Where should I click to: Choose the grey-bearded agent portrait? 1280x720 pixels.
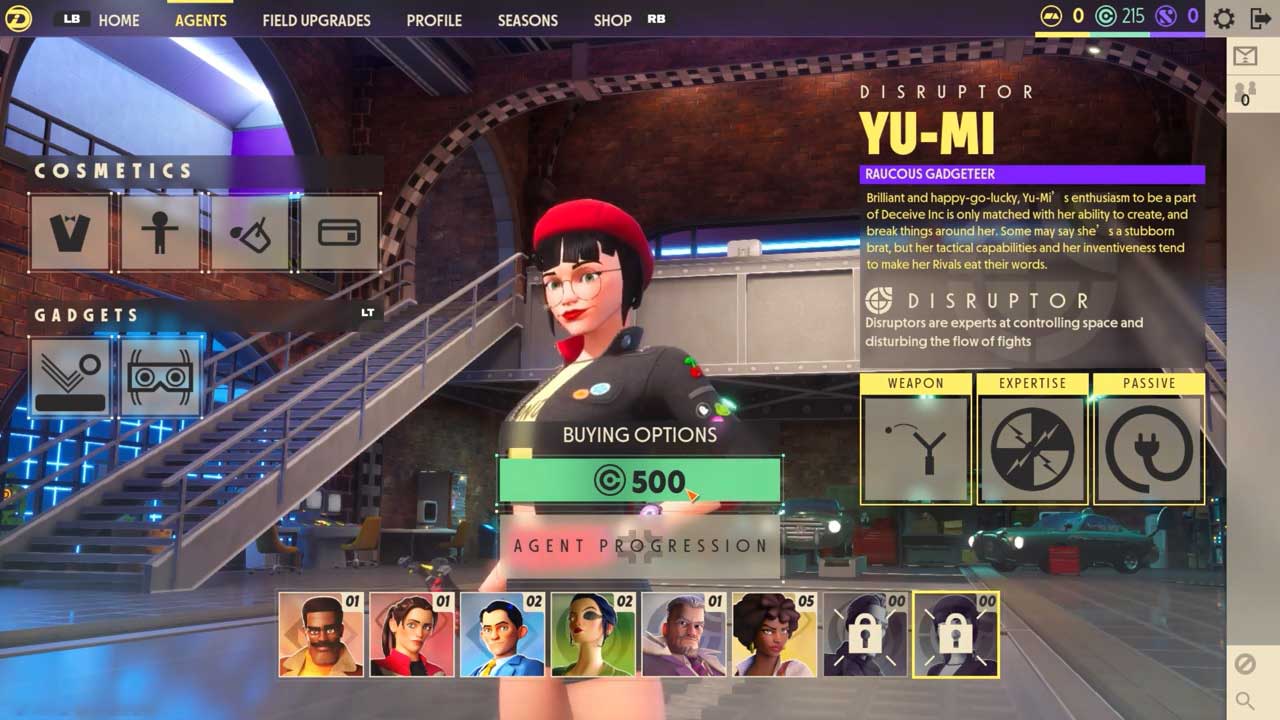tap(683, 634)
